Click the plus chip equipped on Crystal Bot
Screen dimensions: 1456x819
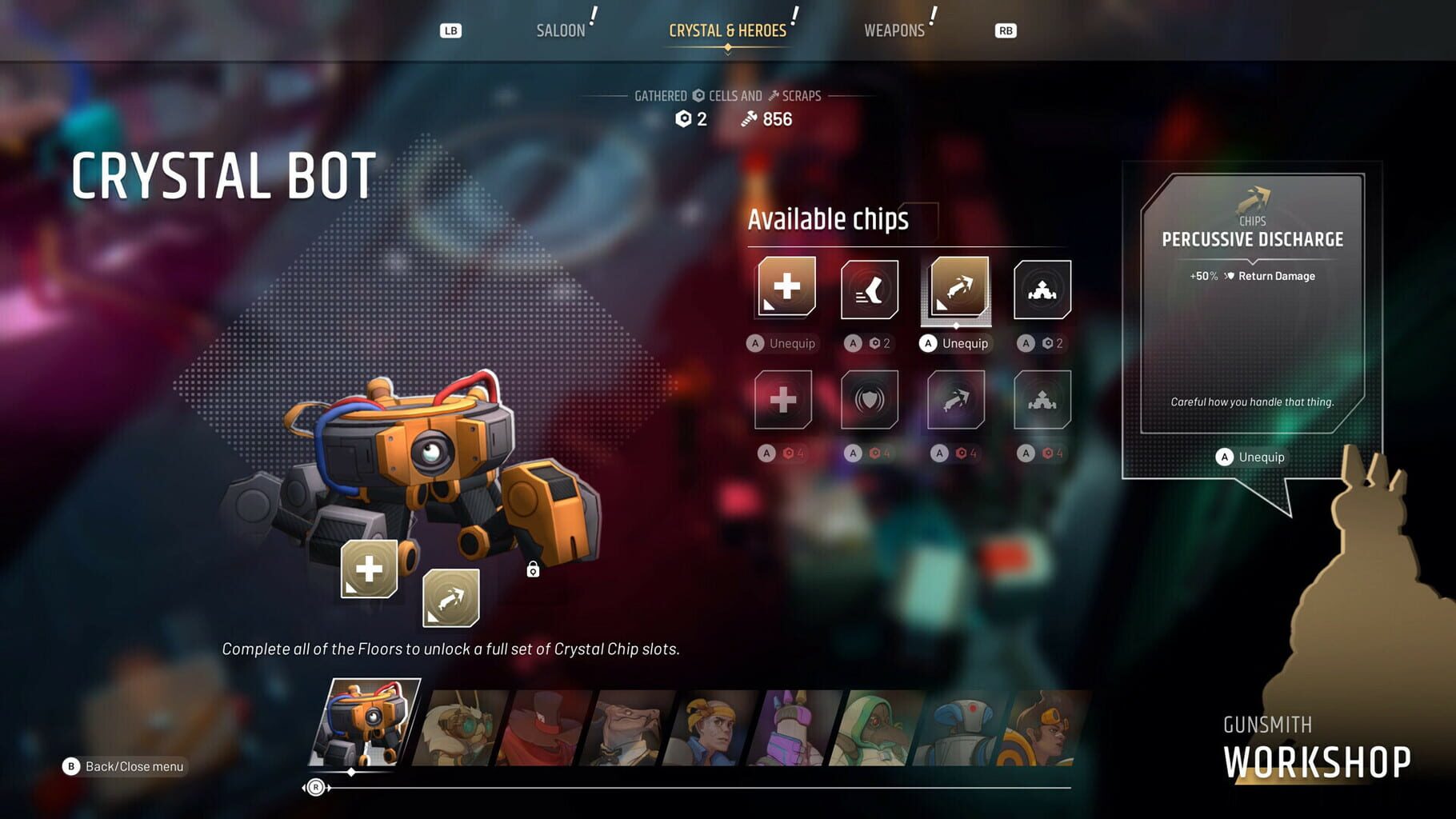369,569
